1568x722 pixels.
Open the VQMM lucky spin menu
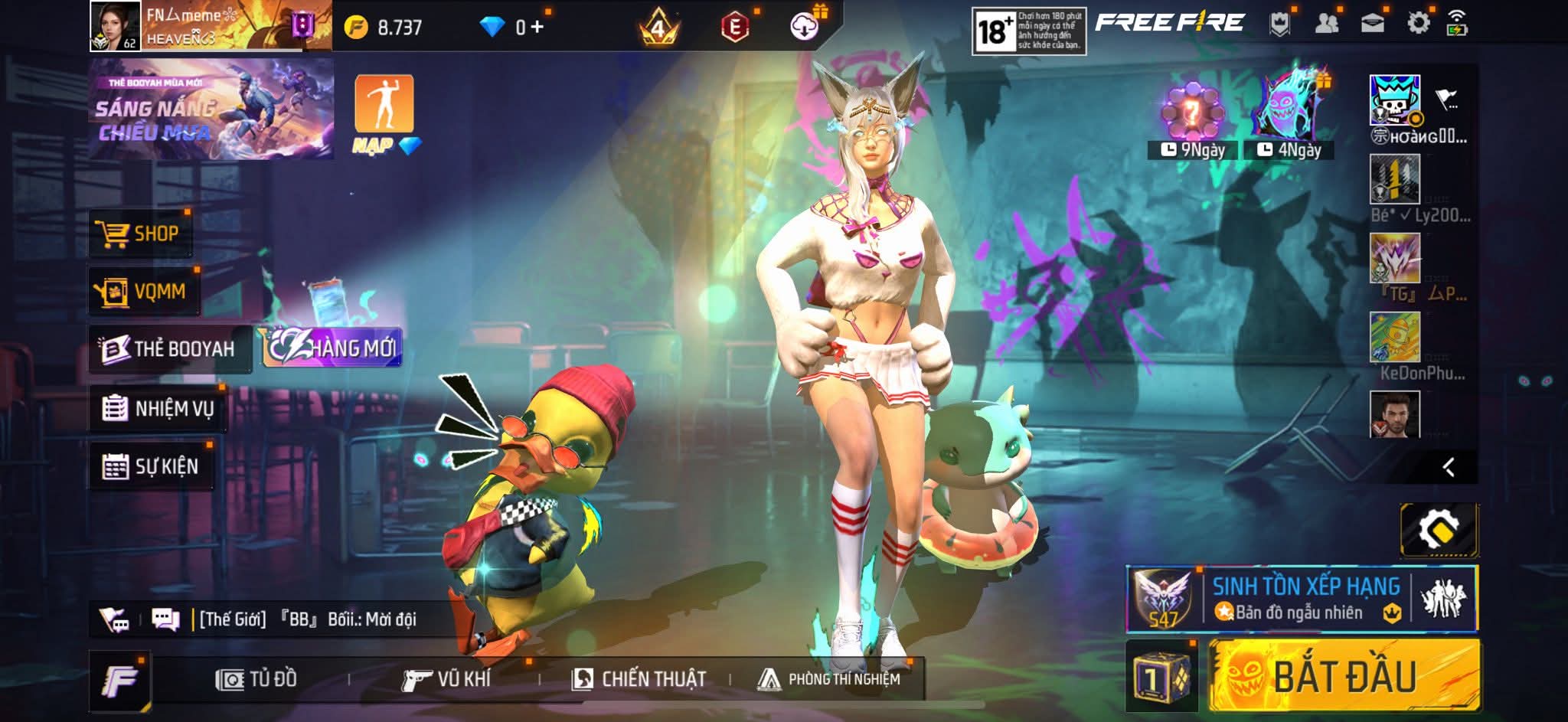[x=142, y=292]
